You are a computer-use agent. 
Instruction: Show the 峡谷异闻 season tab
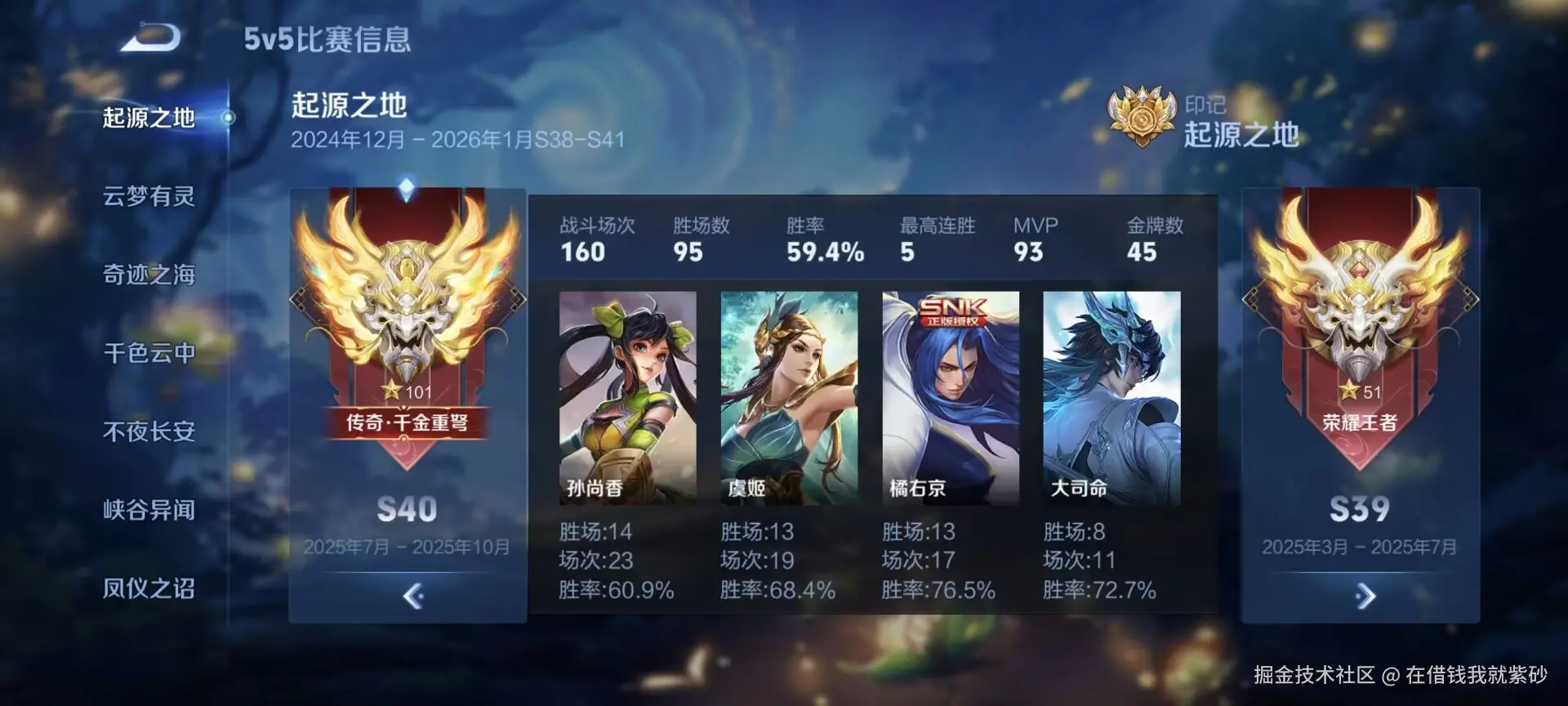(149, 510)
